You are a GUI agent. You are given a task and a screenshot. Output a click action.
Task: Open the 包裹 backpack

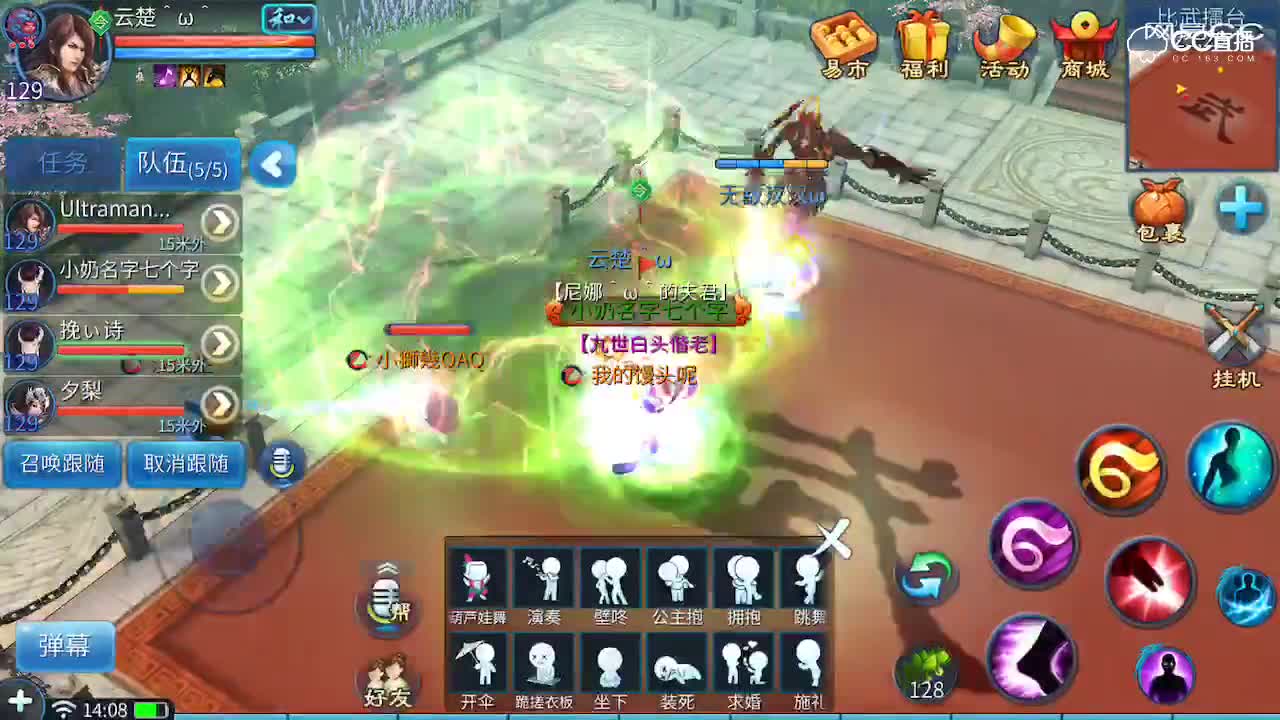(x=1160, y=210)
